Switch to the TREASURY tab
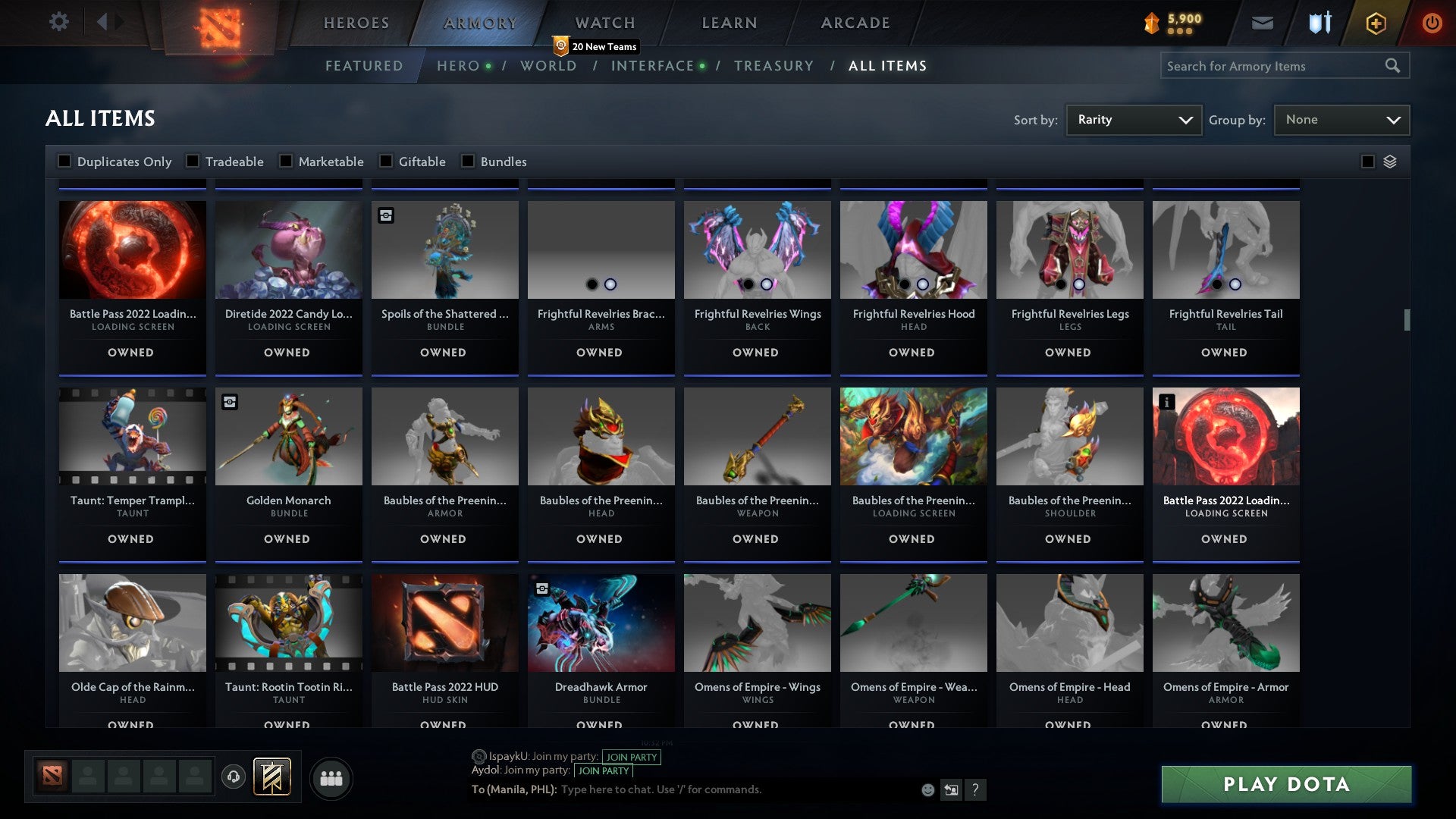 (x=774, y=66)
